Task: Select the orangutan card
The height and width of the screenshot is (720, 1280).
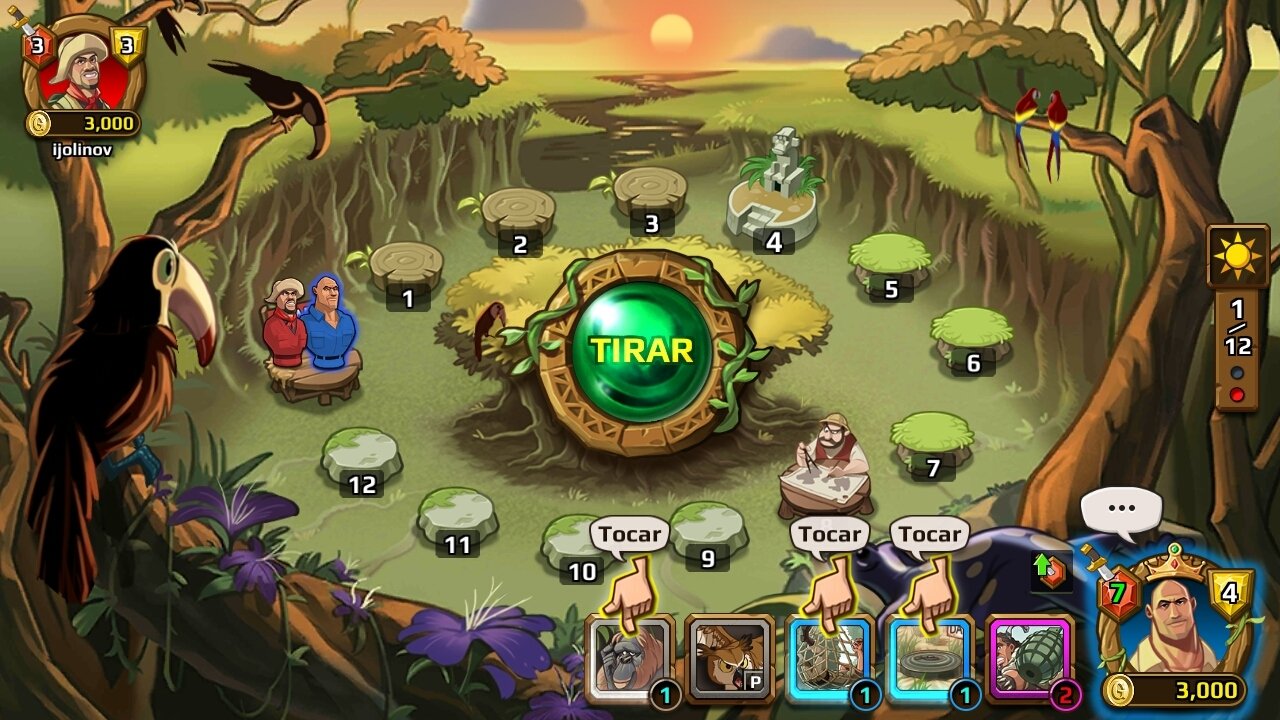Action: click(628, 657)
